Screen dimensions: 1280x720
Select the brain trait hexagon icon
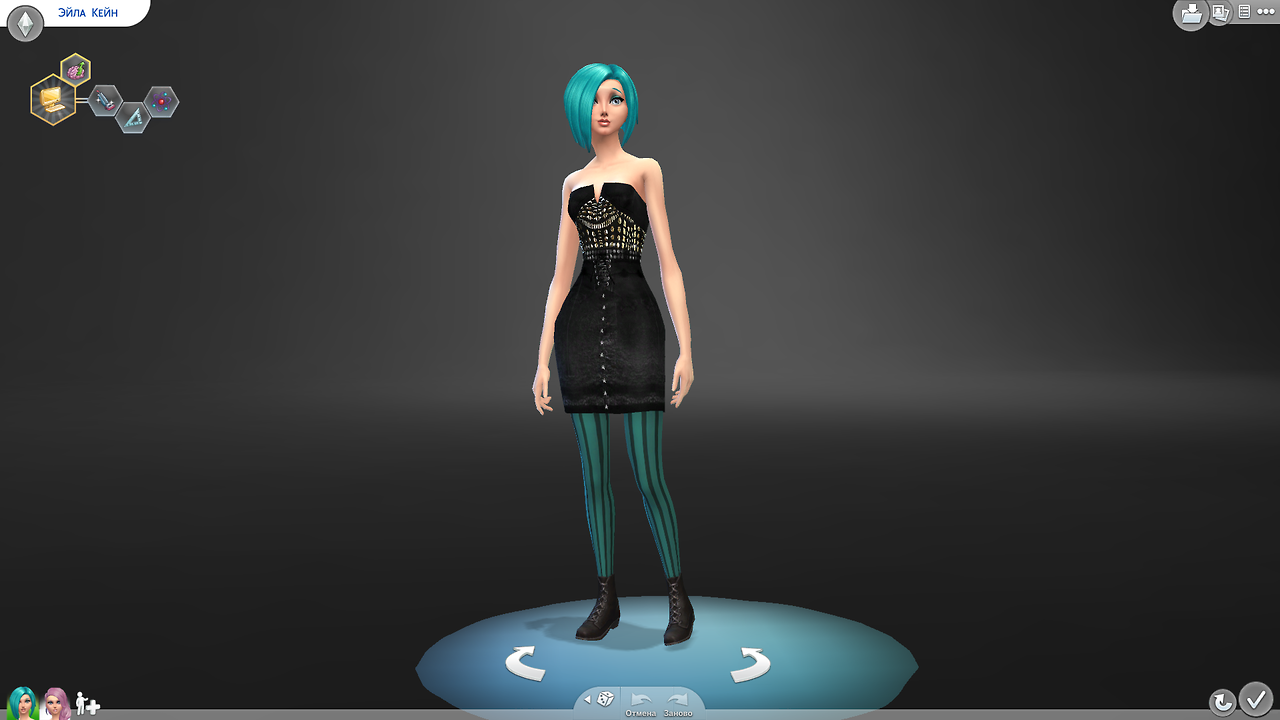tap(74, 70)
